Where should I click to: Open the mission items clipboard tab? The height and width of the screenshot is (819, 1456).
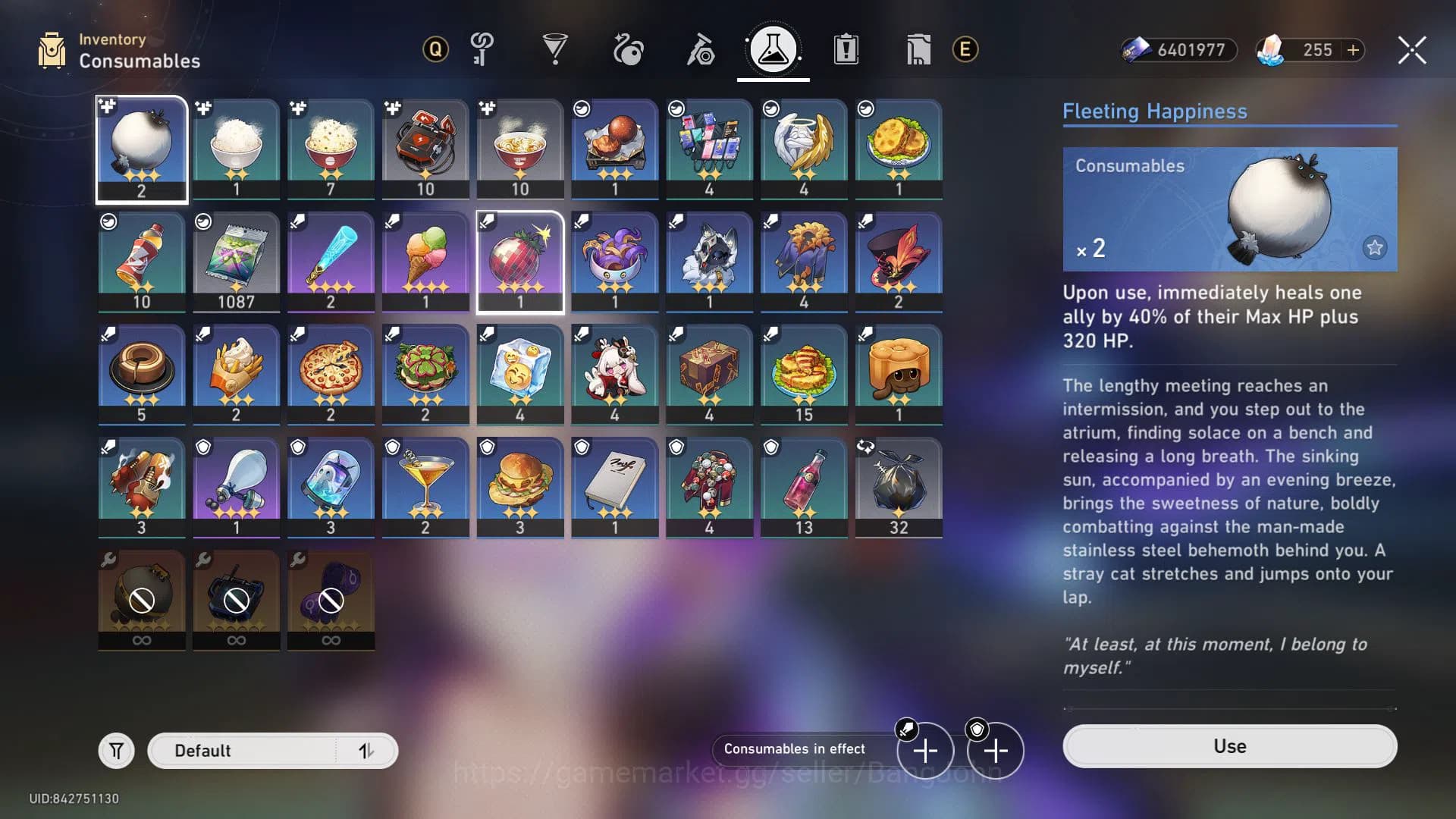(x=846, y=49)
